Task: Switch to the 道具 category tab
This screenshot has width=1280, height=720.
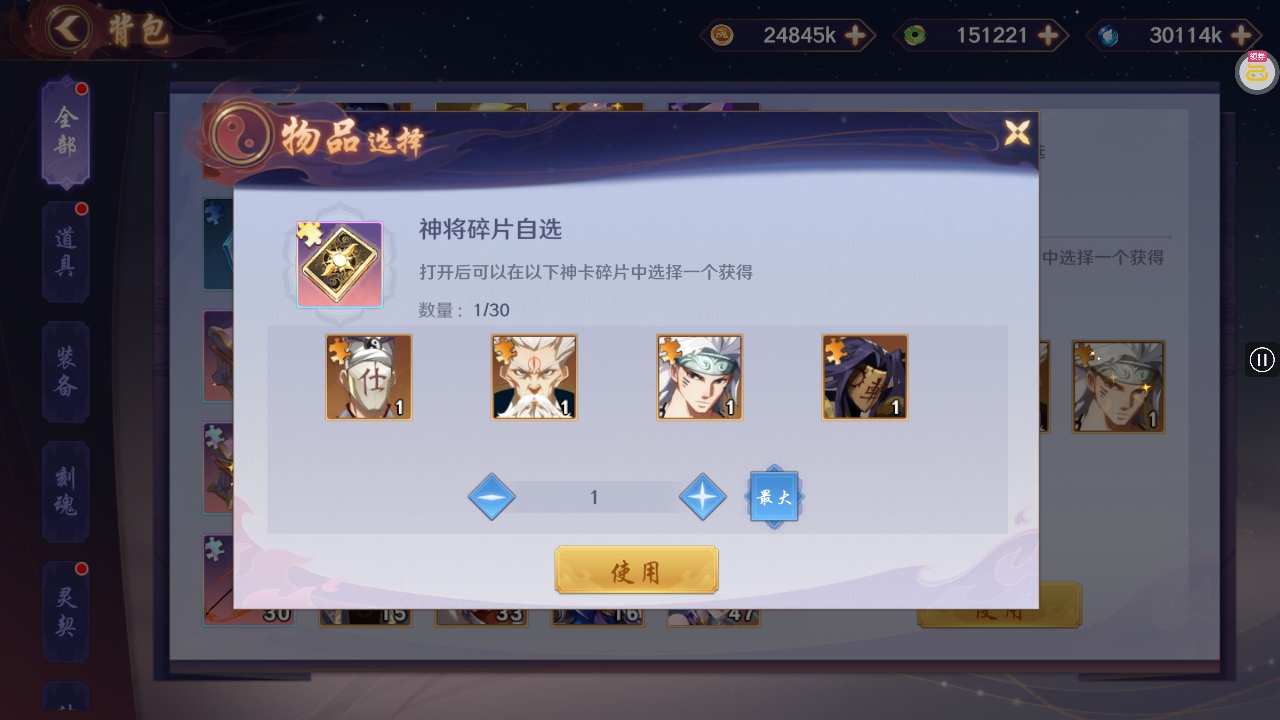Action: tap(64, 248)
